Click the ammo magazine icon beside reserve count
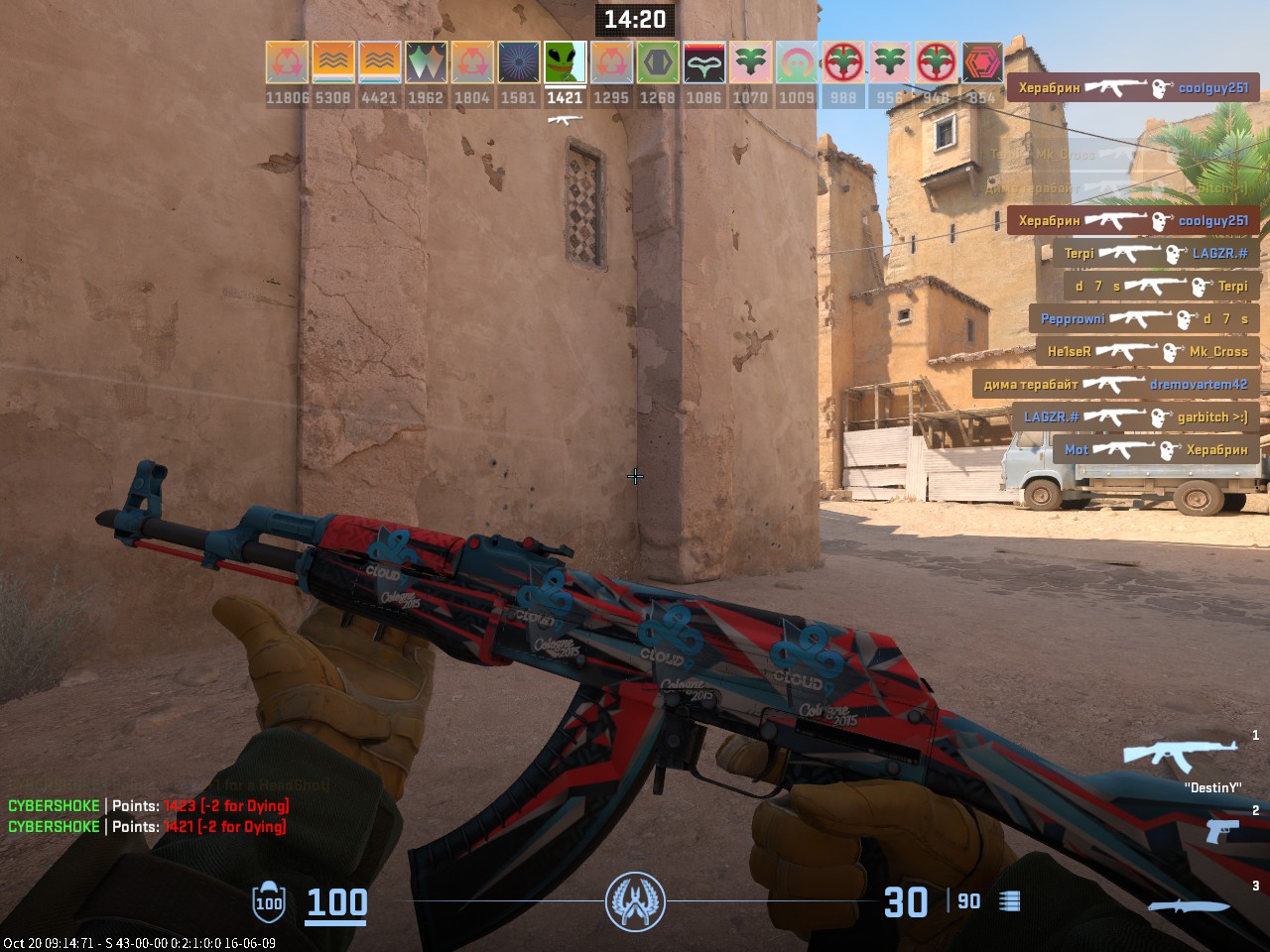Image resolution: width=1270 pixels, height=952 pixels. point(1010,902)
